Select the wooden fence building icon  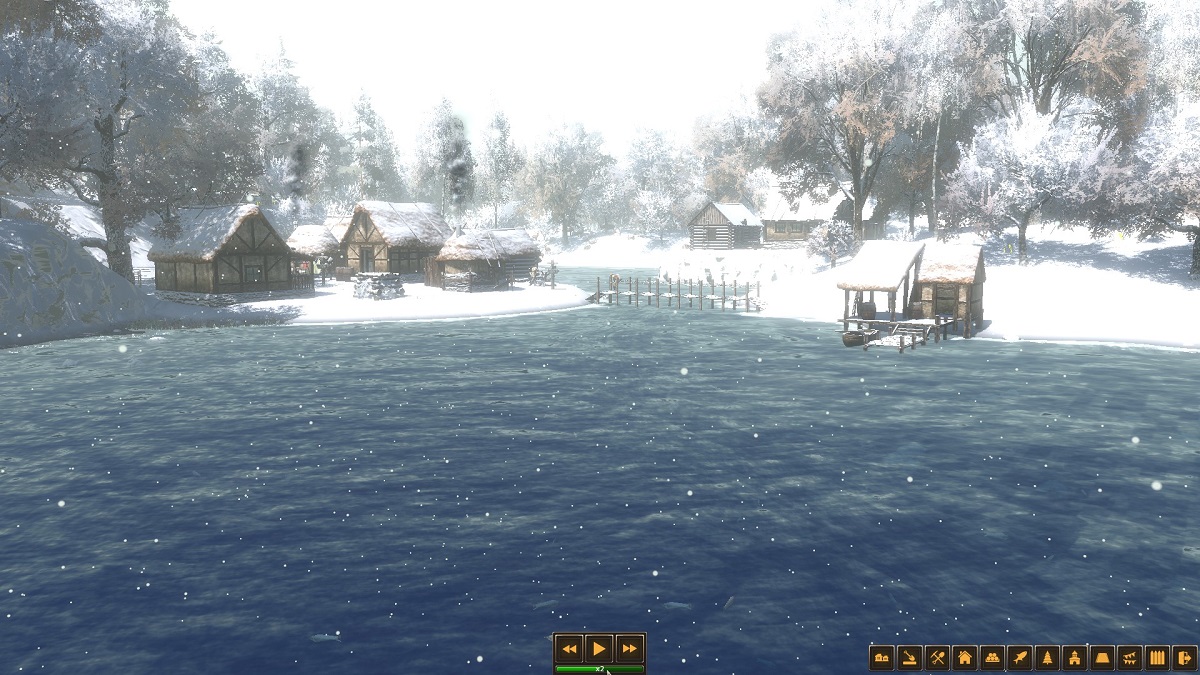click(1158, 658)
